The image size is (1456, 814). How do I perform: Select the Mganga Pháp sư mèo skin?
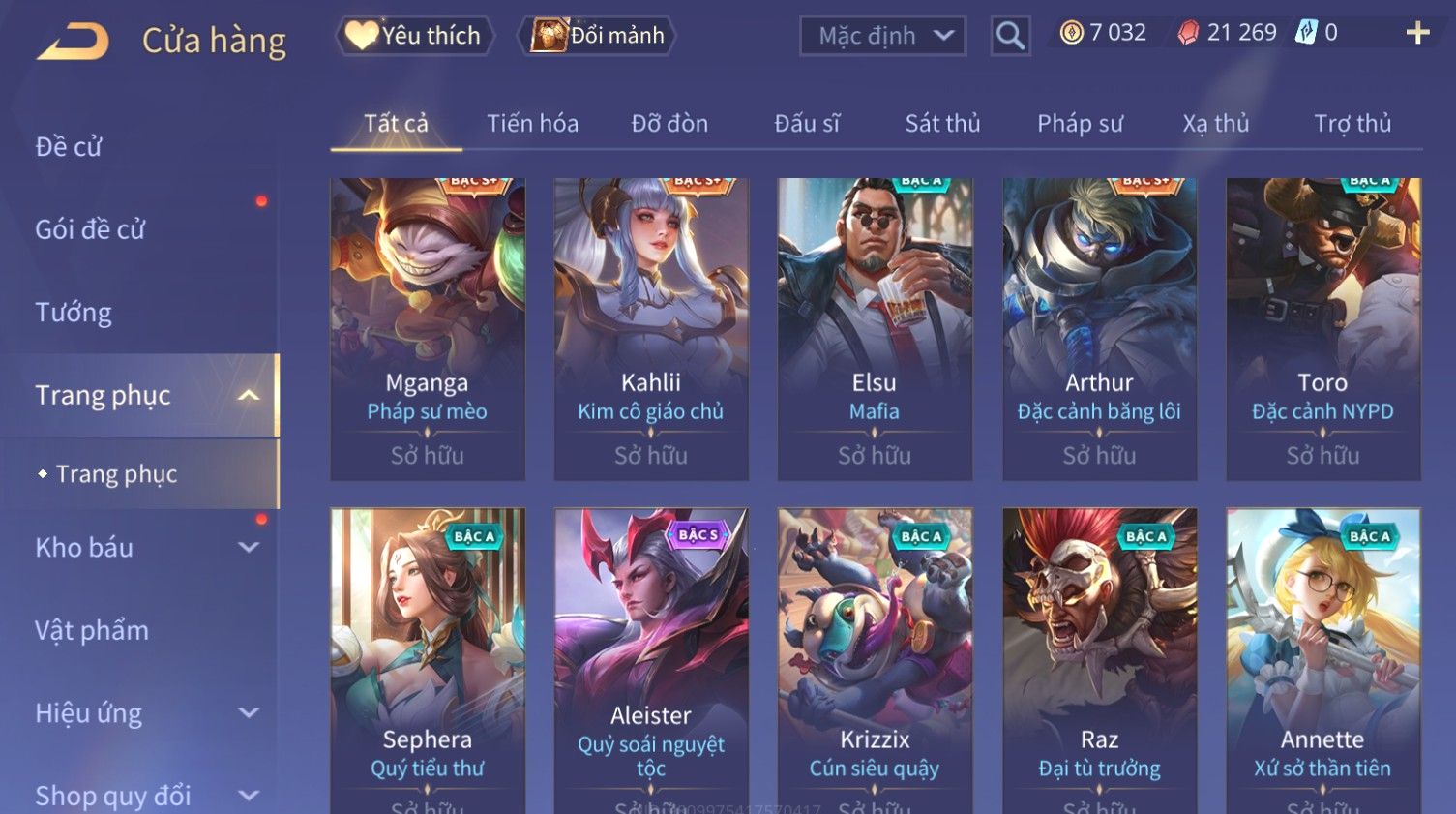427,329
